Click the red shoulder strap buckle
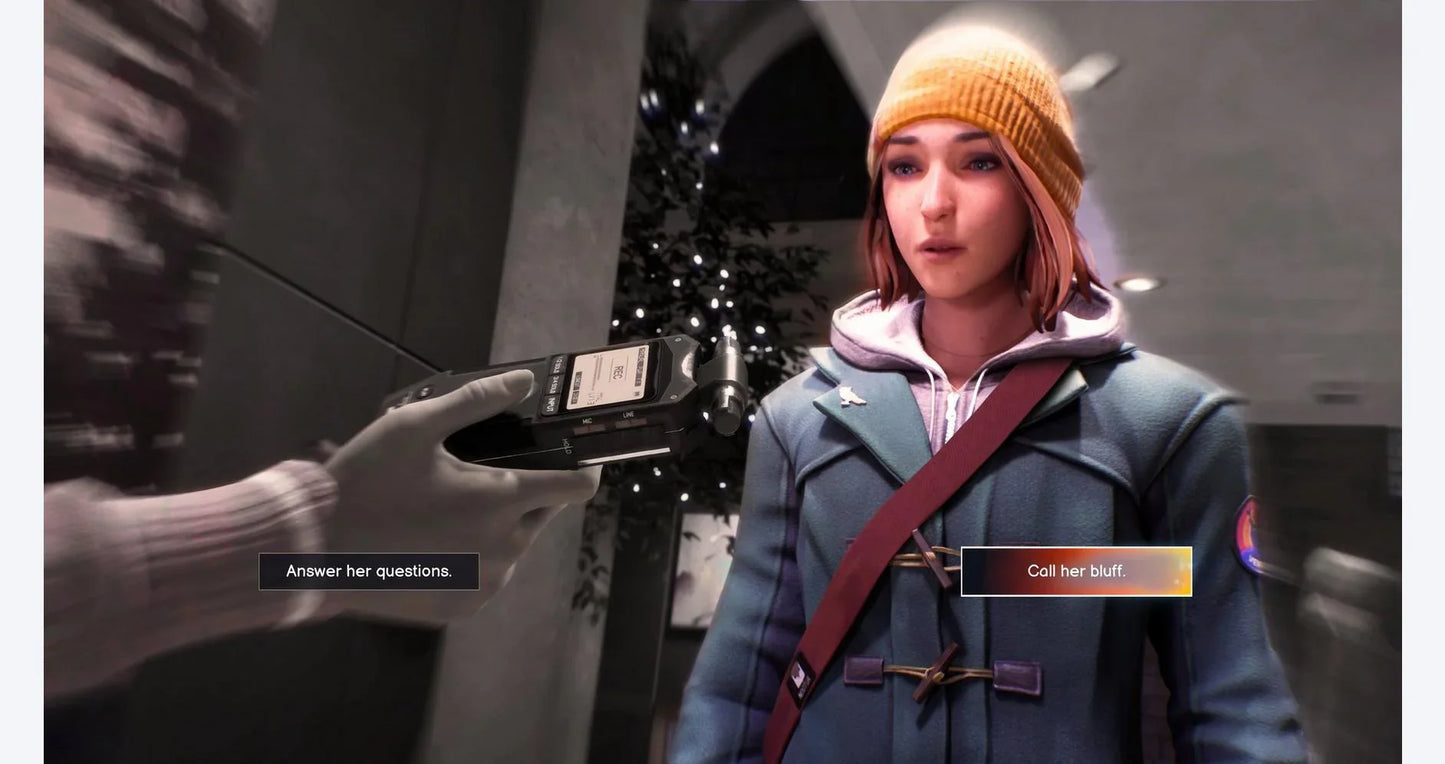This screenshot has width=1445, height=764. (800, 680)
